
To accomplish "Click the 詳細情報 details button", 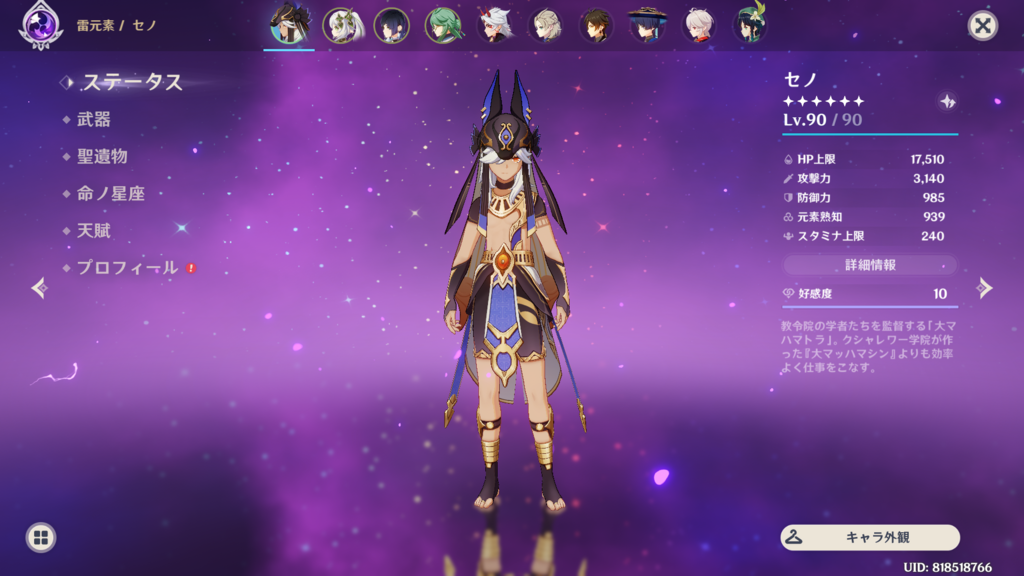I will pos(869,265).
